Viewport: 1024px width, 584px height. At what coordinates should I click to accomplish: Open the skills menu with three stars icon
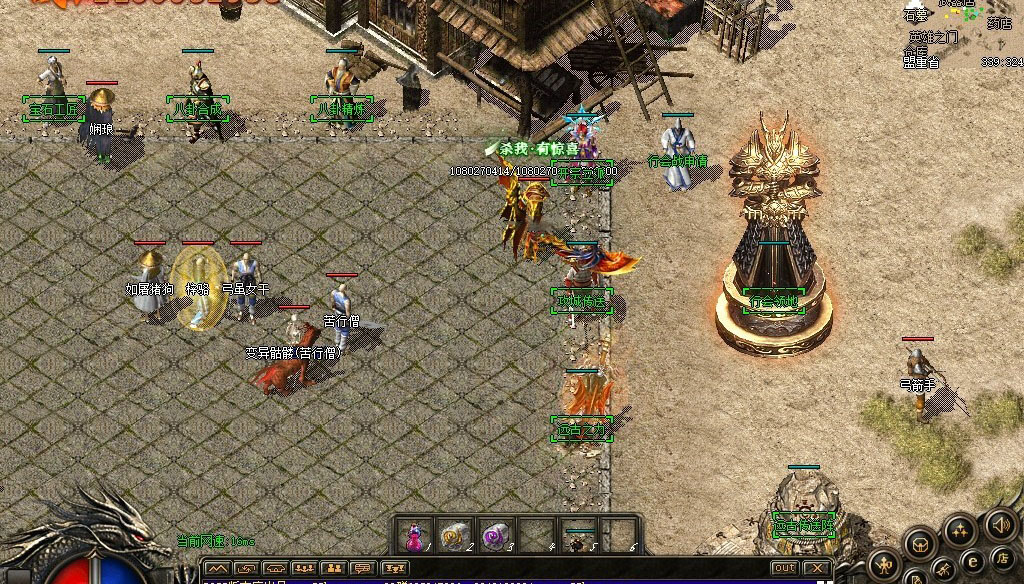coord(959,529)
